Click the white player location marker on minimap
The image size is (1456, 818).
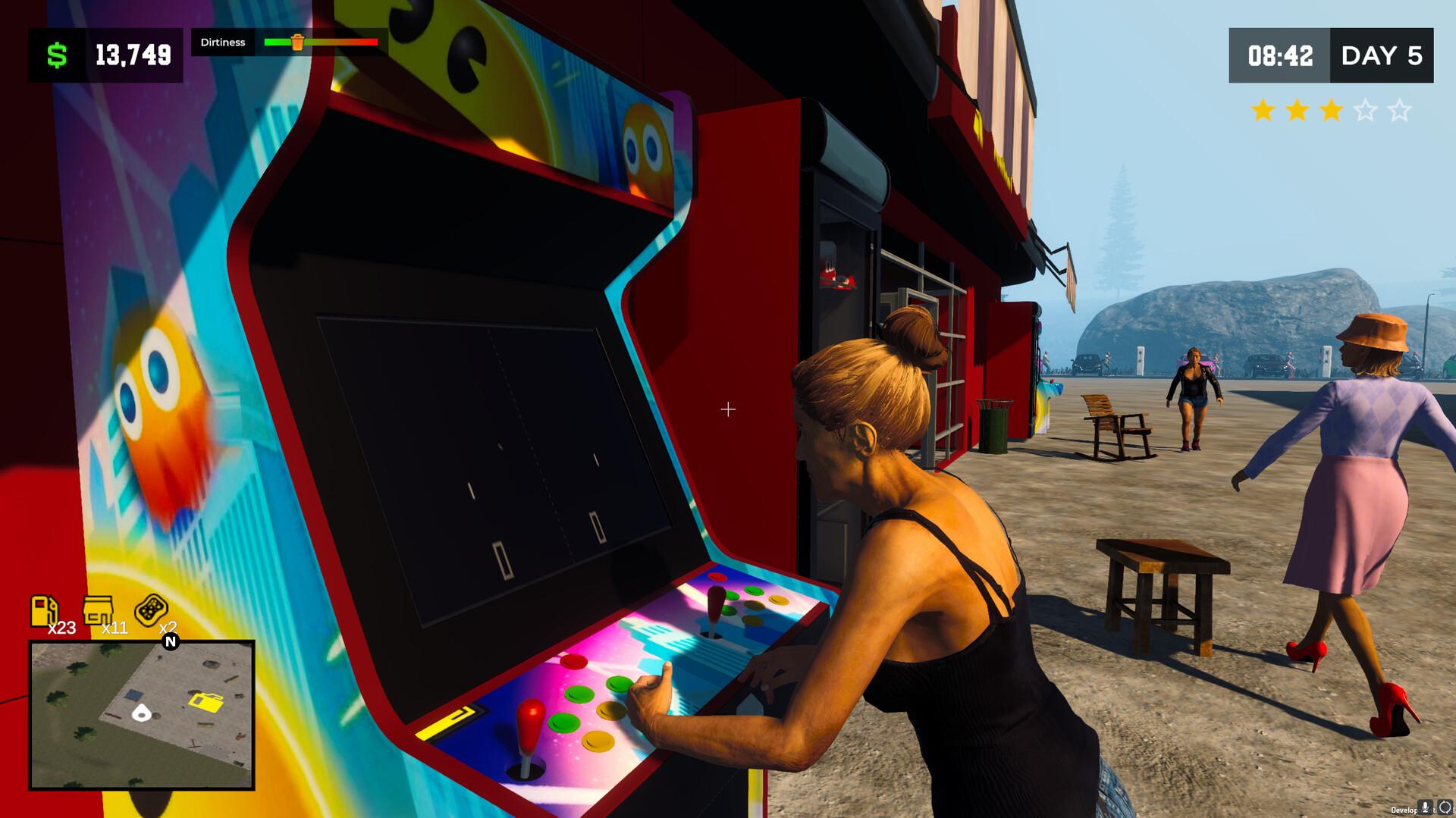(x=141, y=714)
